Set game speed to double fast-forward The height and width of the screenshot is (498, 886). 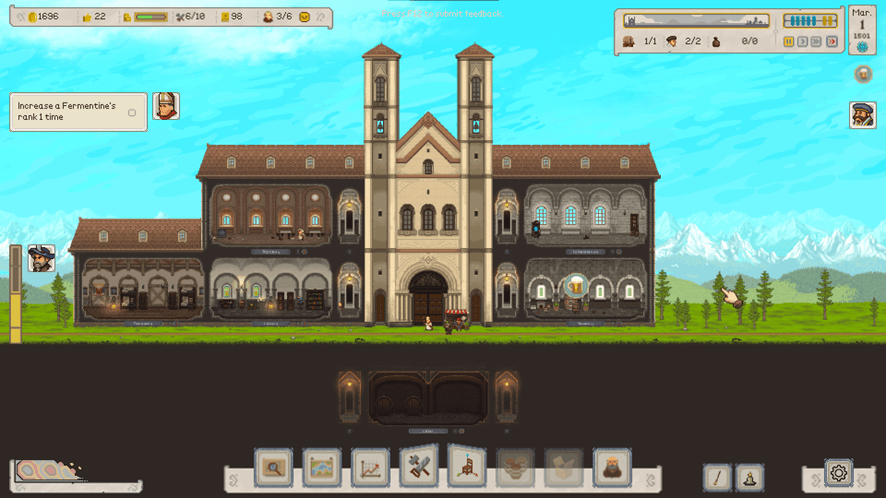816,42
